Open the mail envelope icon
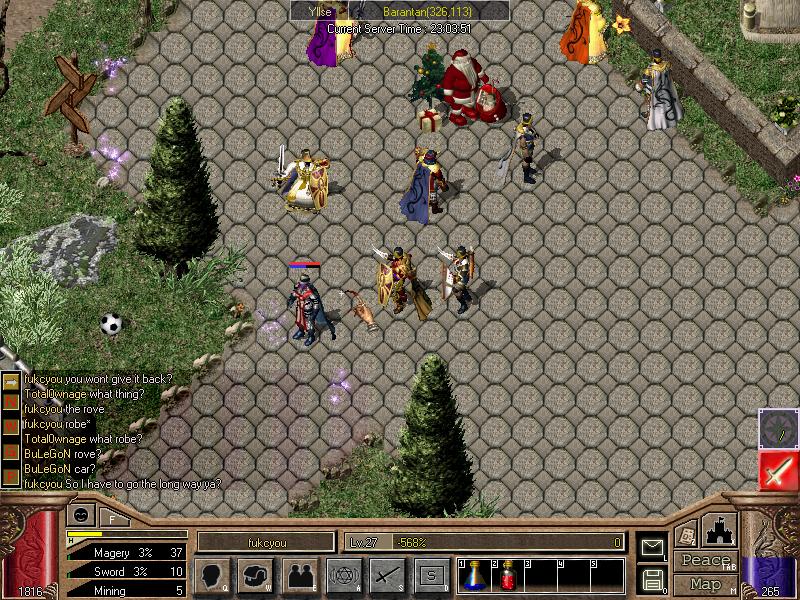The image size is (800, 600). 652,546
